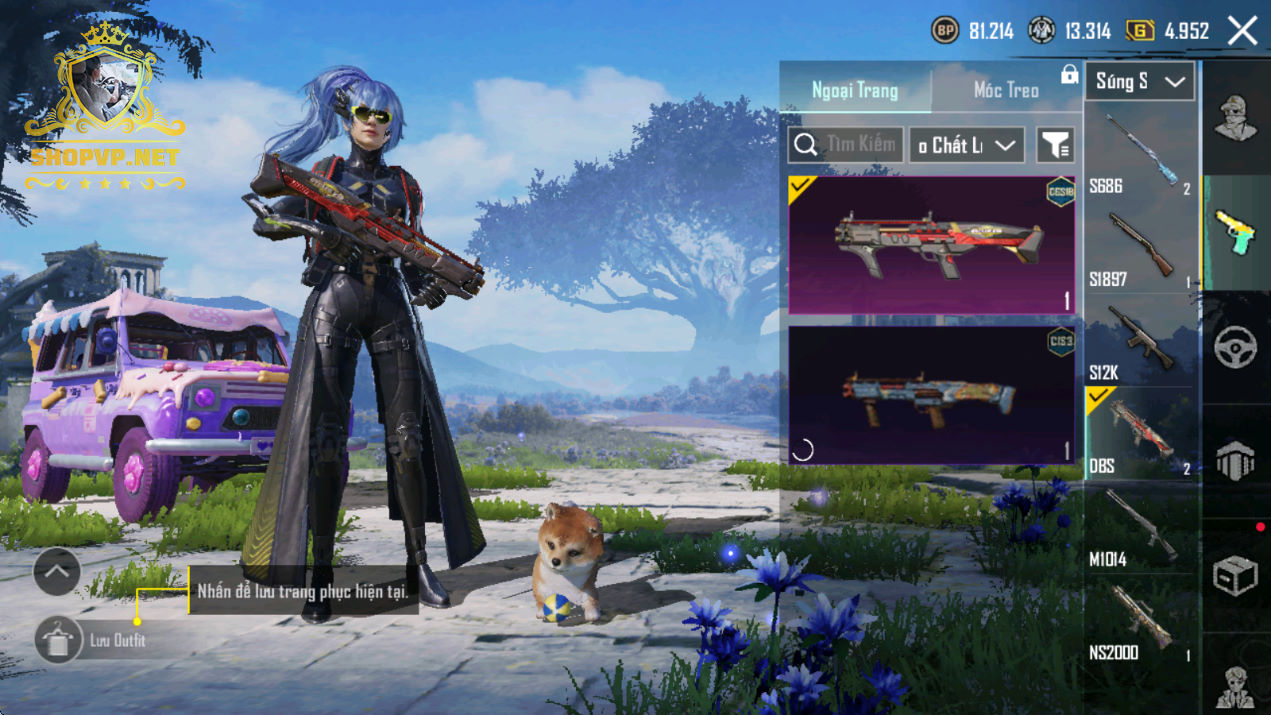Show the M1014 shotgun entry
The height and width of the screenshot is (715, 1271).
(x=1140, y=527)
